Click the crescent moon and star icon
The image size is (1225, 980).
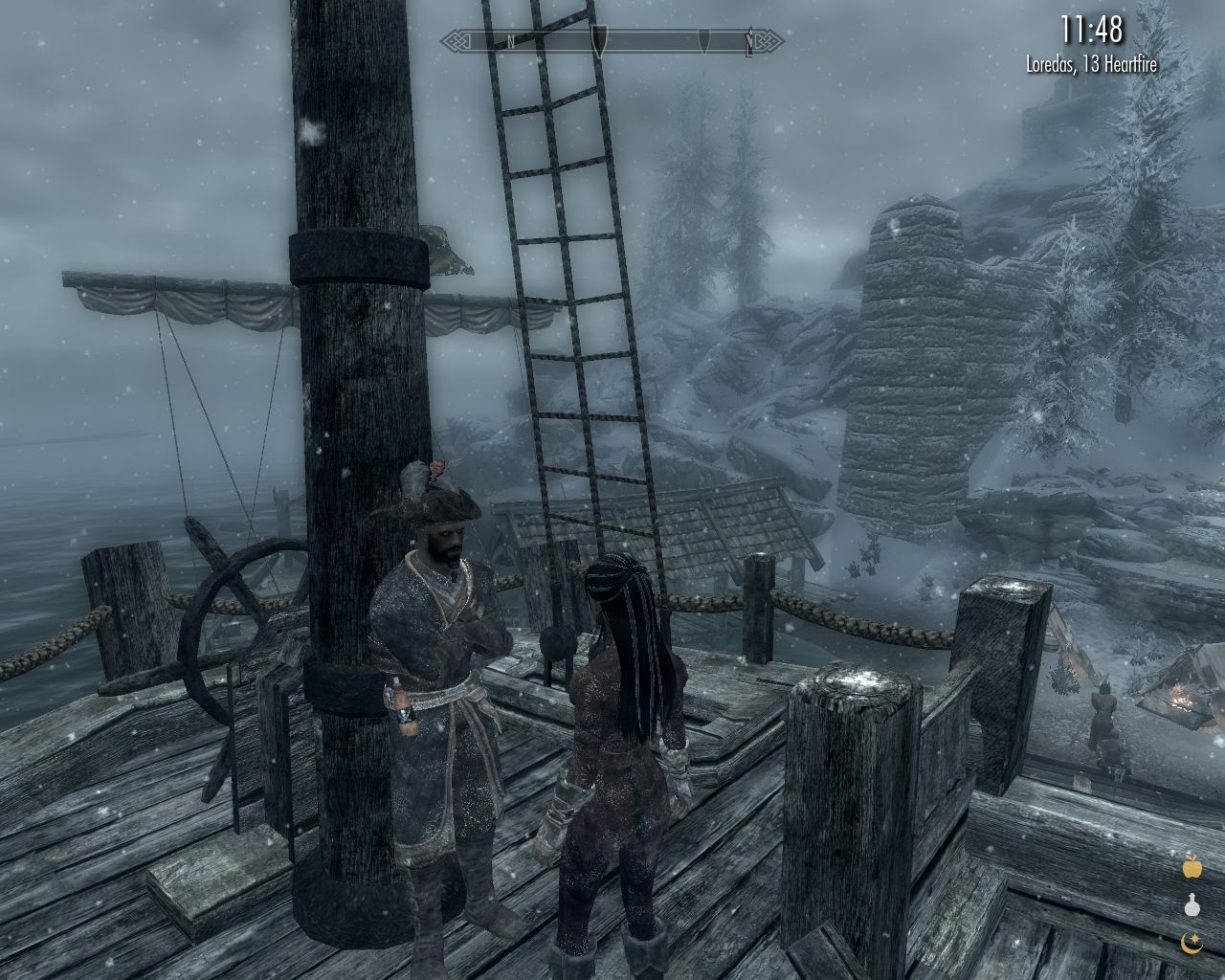click(1192, 944)
